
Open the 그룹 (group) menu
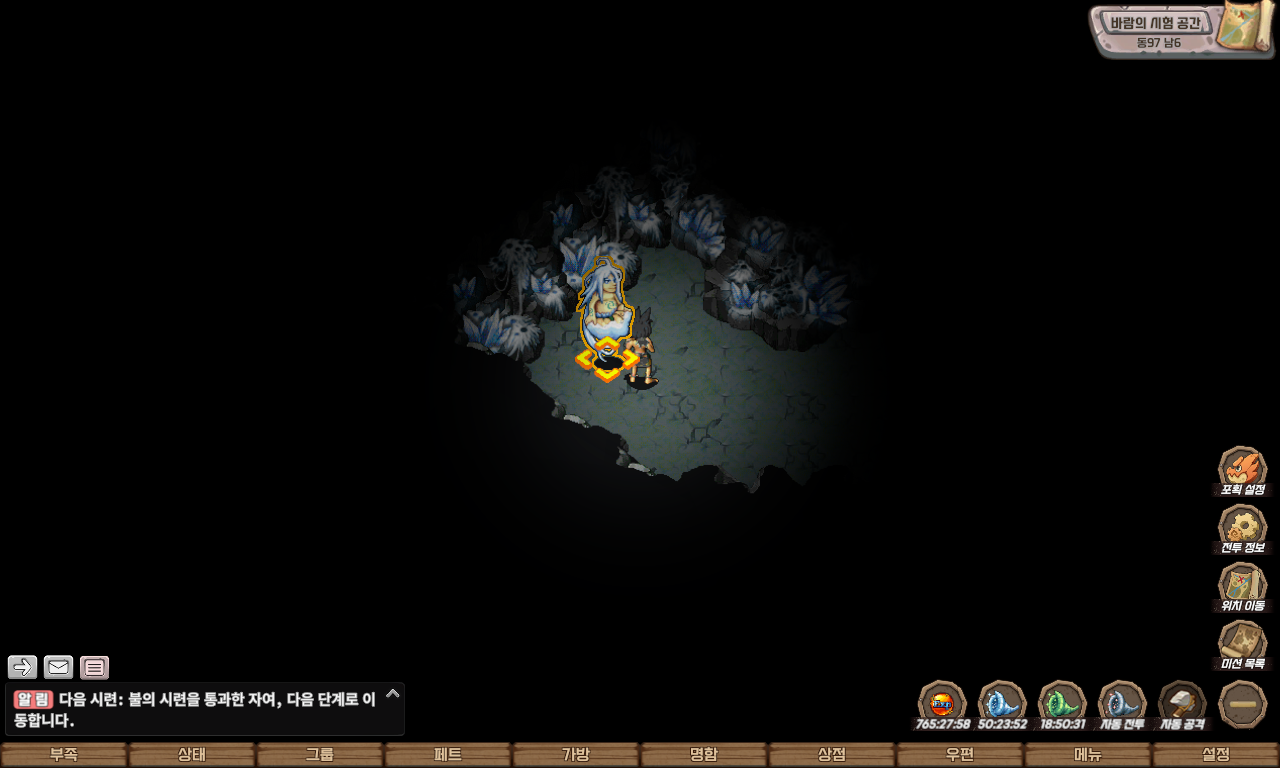point(320,755)
